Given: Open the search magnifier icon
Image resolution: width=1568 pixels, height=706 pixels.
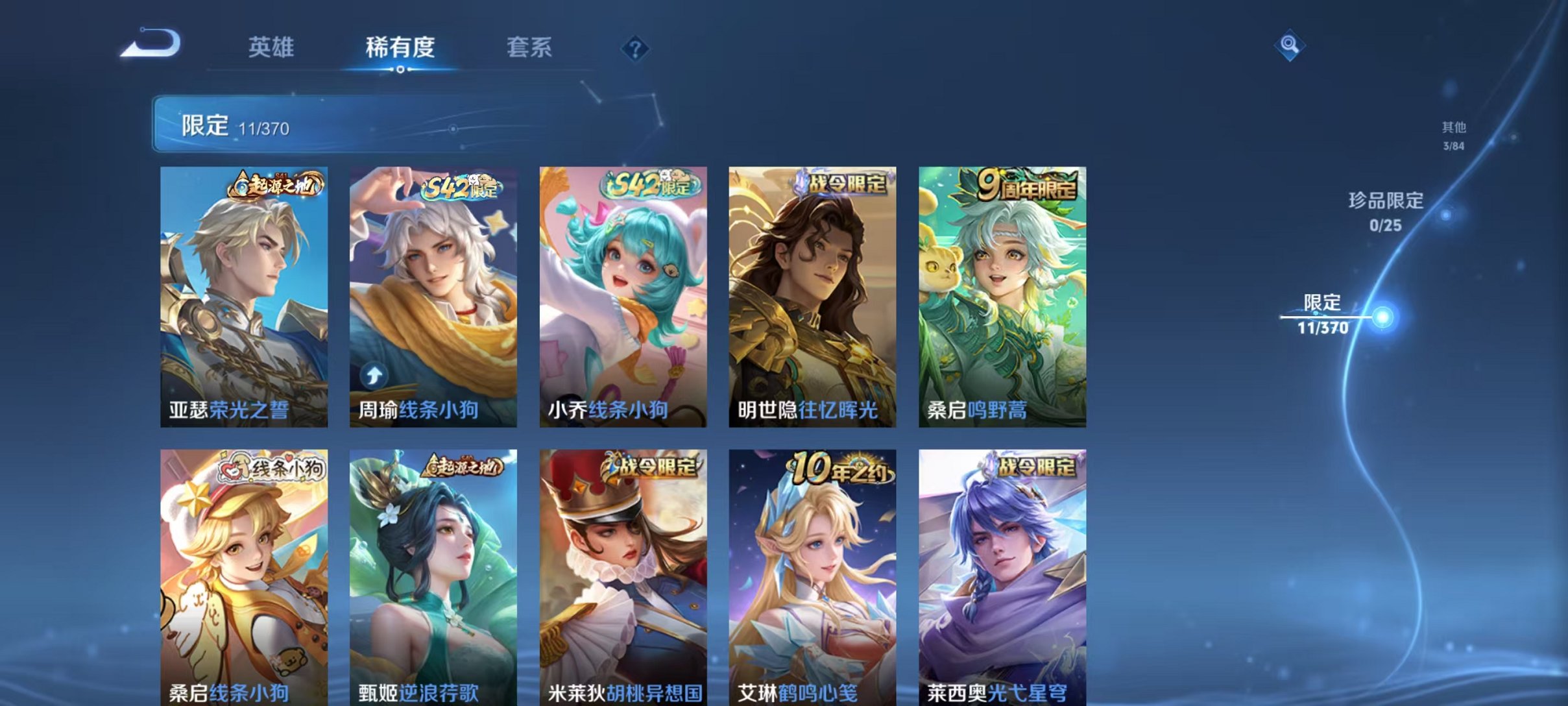Looking at the screenshot, I should coord(1291,46).
